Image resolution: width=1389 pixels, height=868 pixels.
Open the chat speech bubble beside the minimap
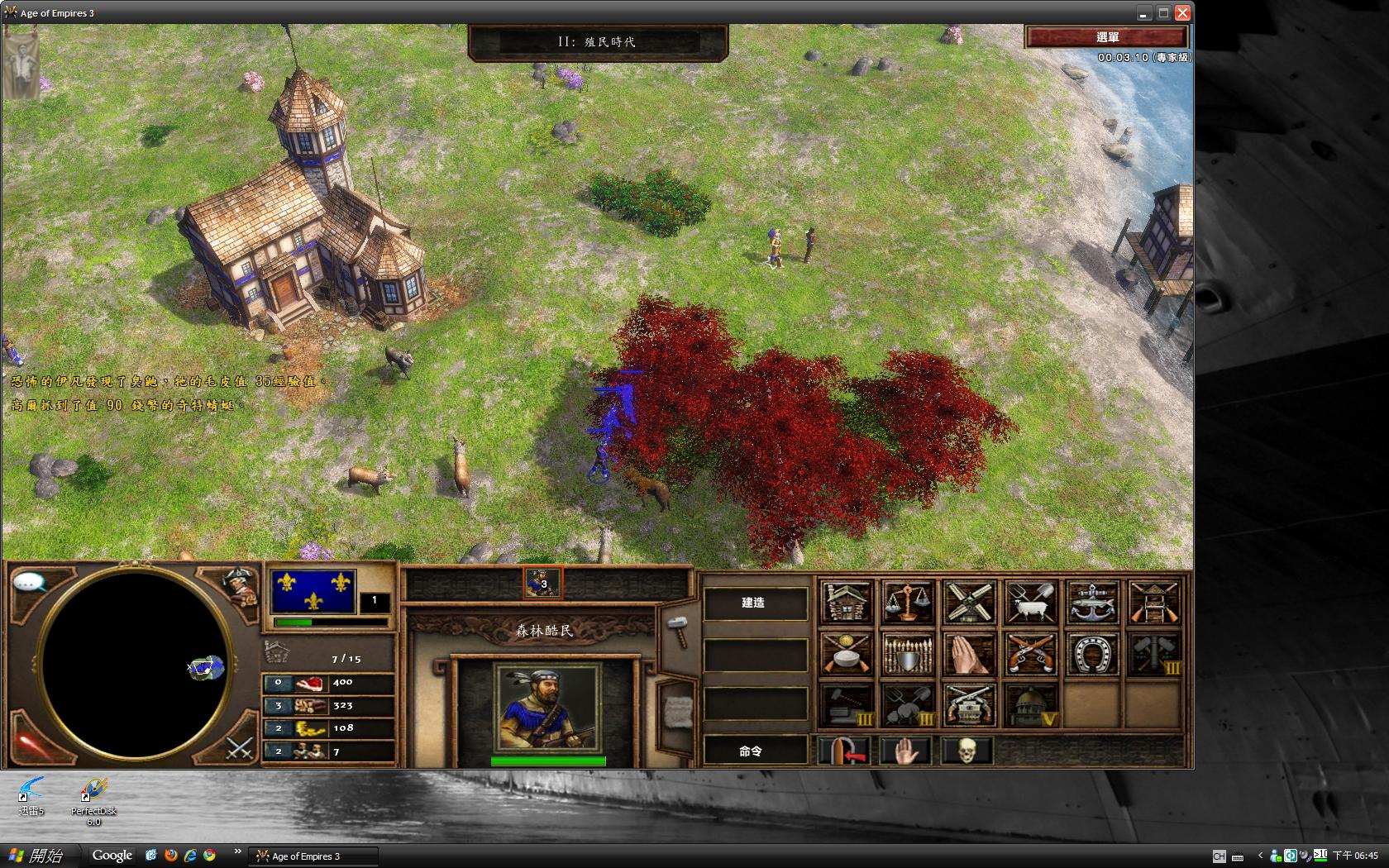point(30,583)
